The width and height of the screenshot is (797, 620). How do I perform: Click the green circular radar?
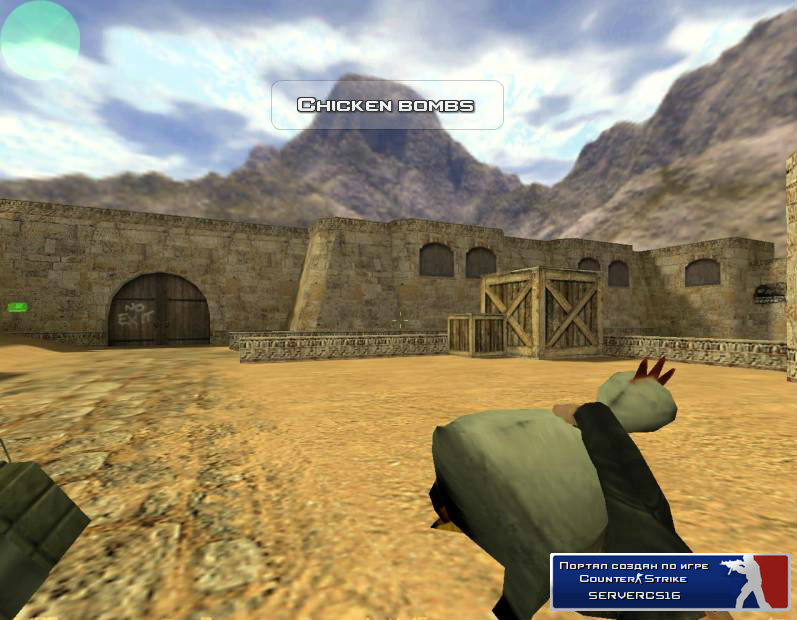(x=40, y=40)
